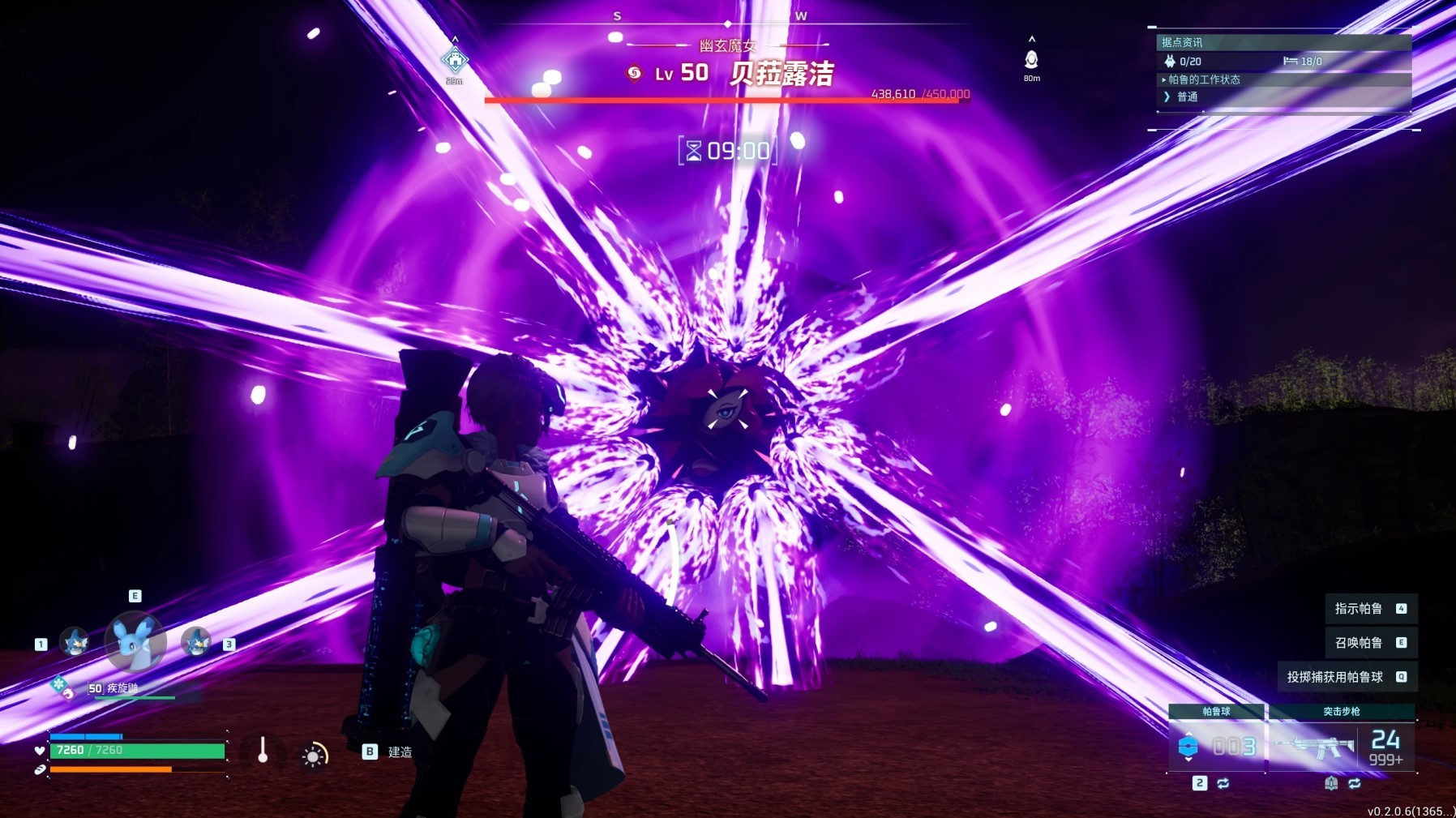Select the active blue pal portrait
This screenshot has width=1456, height=818.
tap(135, 641)
